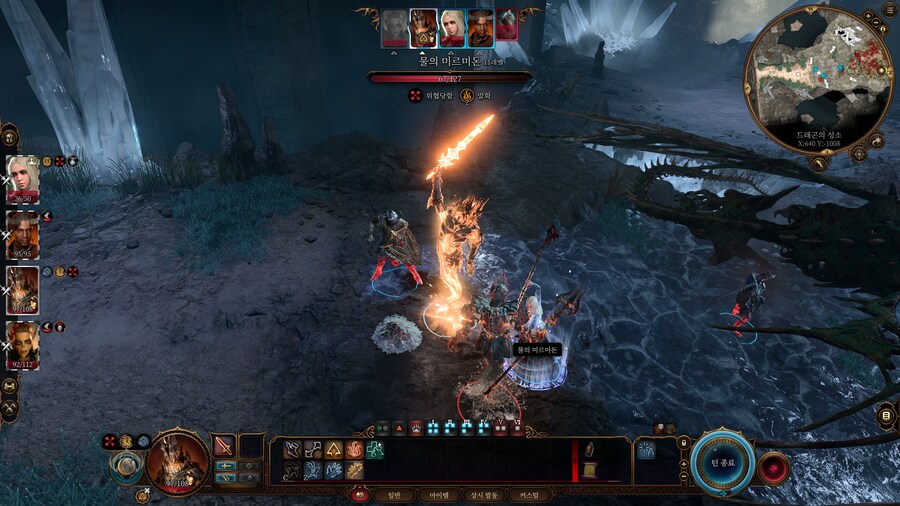Switch to the 아이템 hotbar tab
The height and width of the screenshot is (506, 900).
point(438,495)
